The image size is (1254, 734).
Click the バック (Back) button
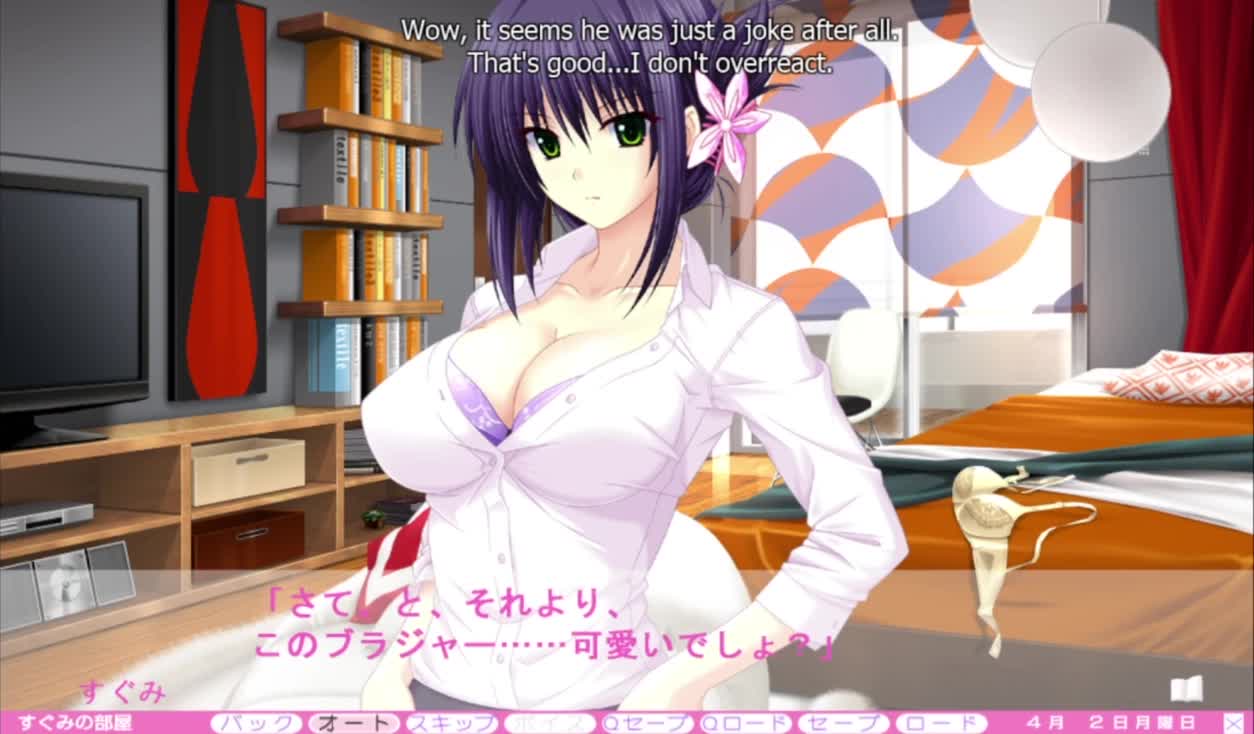click(256, 723)
